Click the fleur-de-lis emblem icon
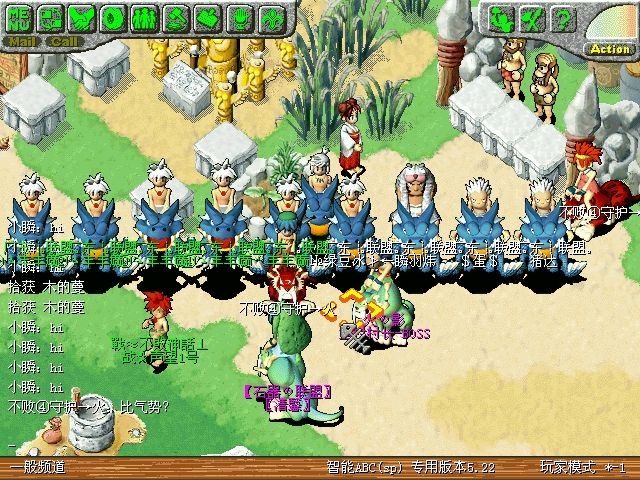Screen dimensions: 640x480 click(270, 17)
